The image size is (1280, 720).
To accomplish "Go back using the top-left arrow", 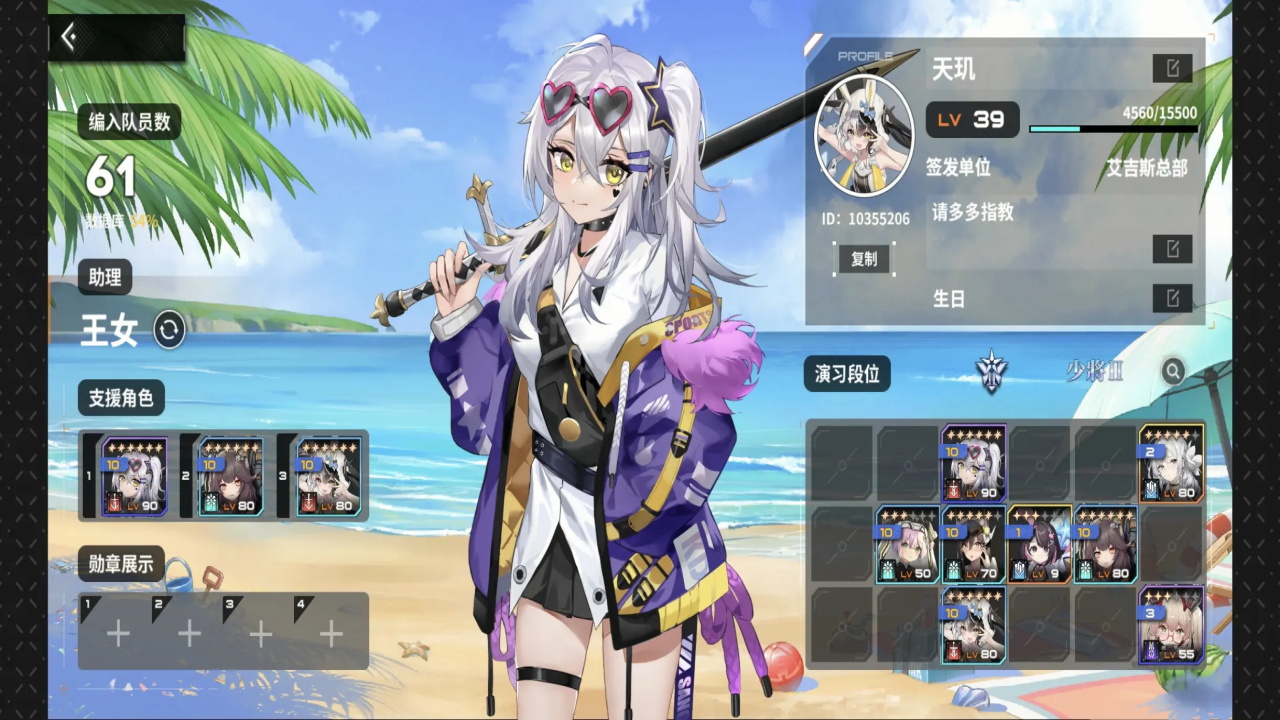I will (x=69, y=38).
